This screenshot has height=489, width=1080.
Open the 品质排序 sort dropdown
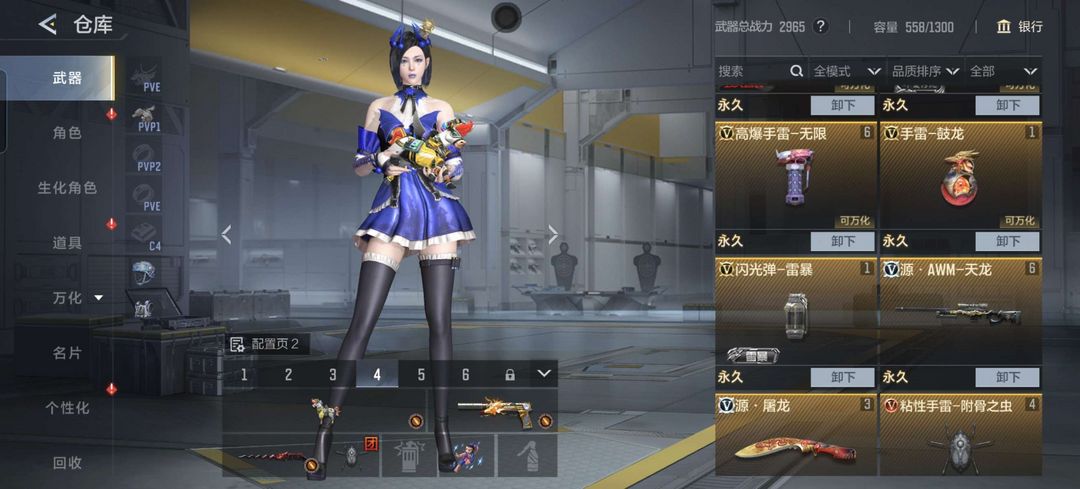point(924,71)
